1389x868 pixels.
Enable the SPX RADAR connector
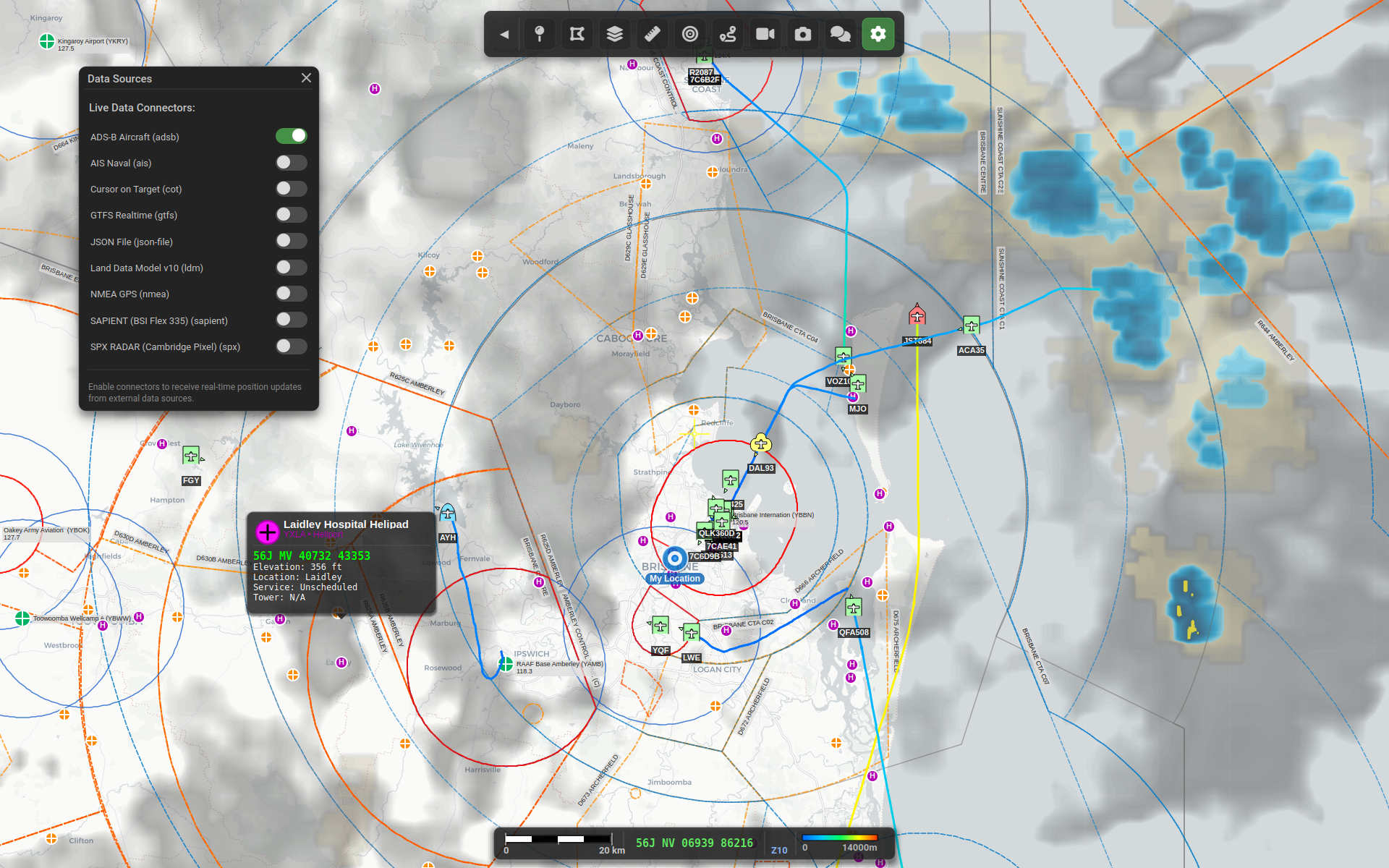pyautogui.click(x=291, y=346)
